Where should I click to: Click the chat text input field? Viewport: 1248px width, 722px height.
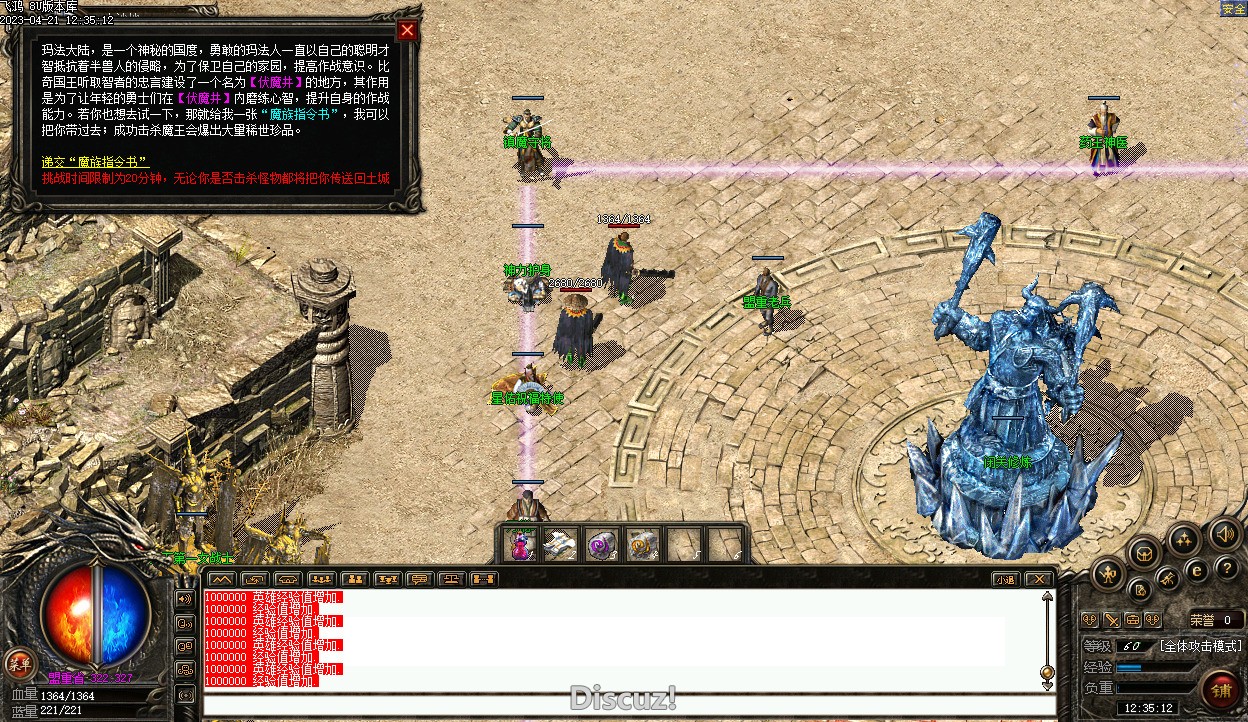point(628,704)
